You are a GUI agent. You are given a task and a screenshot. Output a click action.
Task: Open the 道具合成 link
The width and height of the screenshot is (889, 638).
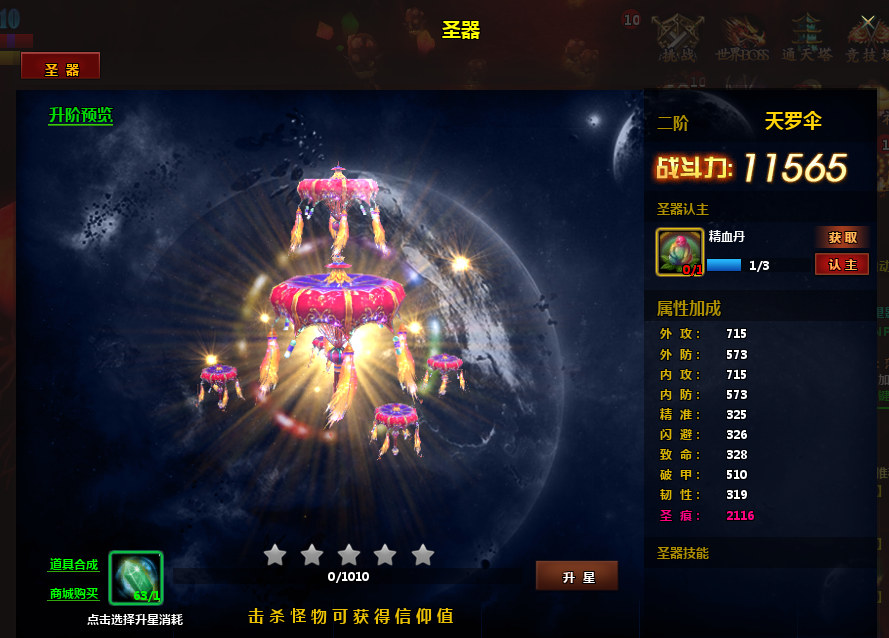point(74,565)
